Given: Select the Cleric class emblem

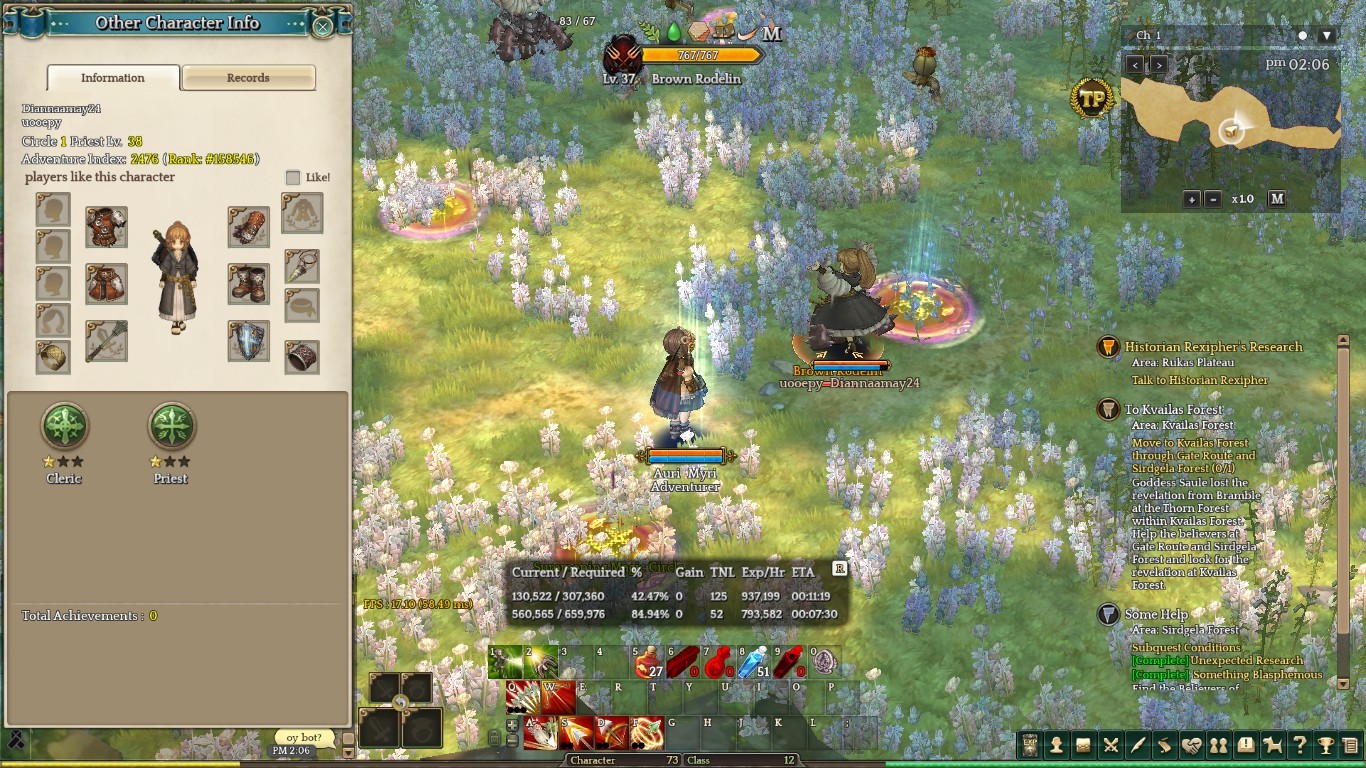Looking at the screenshot, I should (64, 427).
